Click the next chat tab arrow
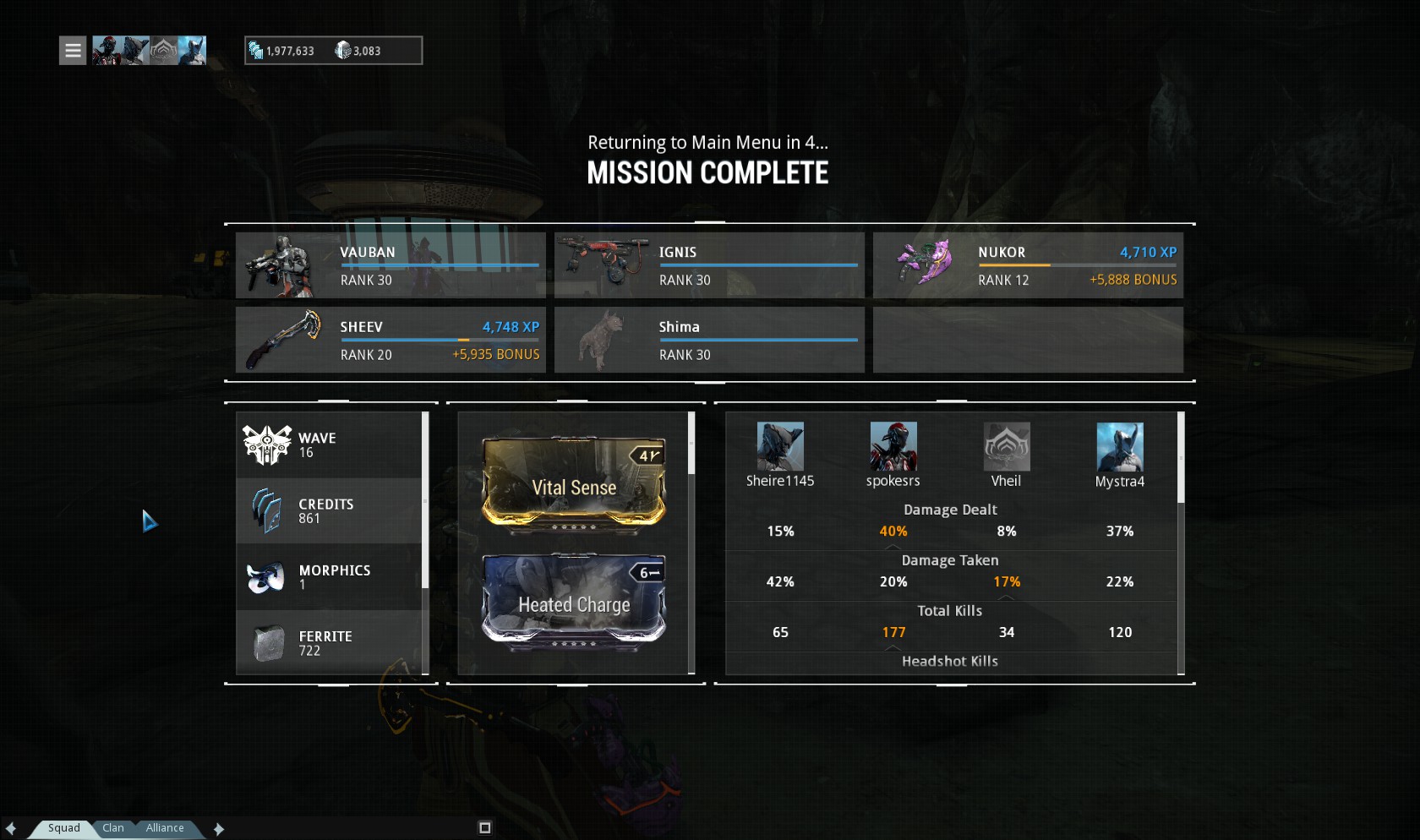The width and height of the screenshot is (1420, 840). pyautogui.click(x=219, y=829)
